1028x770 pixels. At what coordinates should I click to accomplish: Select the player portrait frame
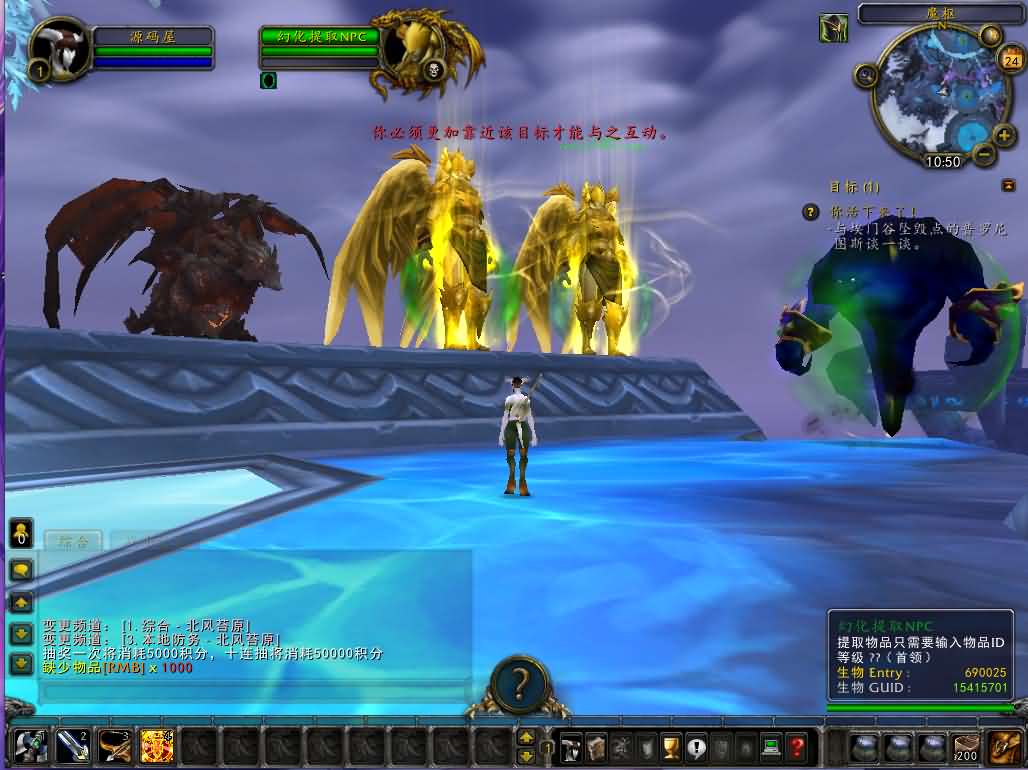58,46
